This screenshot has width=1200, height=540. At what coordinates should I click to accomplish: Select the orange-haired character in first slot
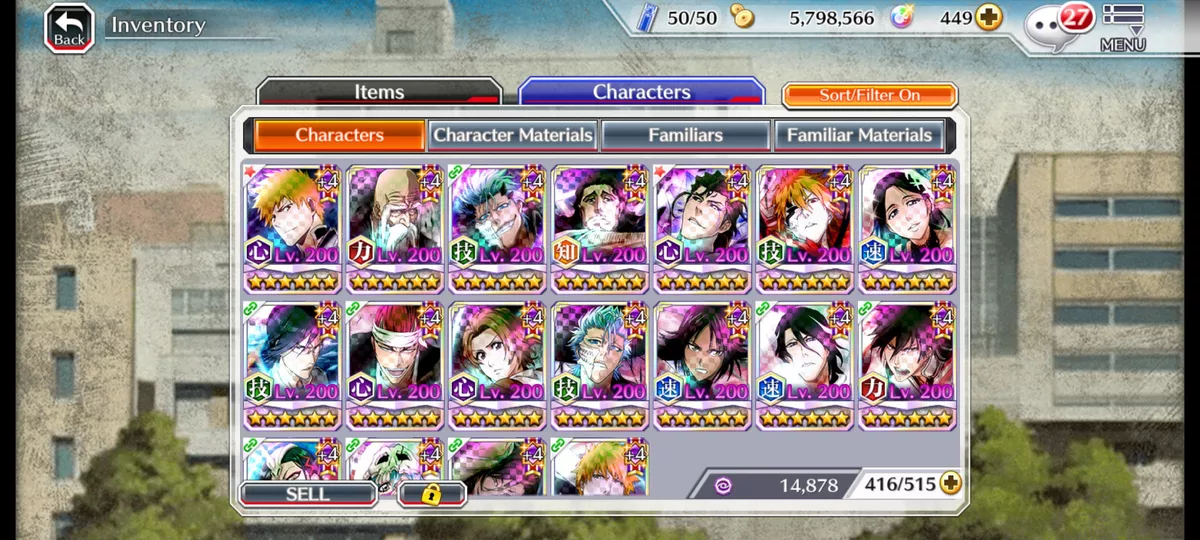point(292,229)
